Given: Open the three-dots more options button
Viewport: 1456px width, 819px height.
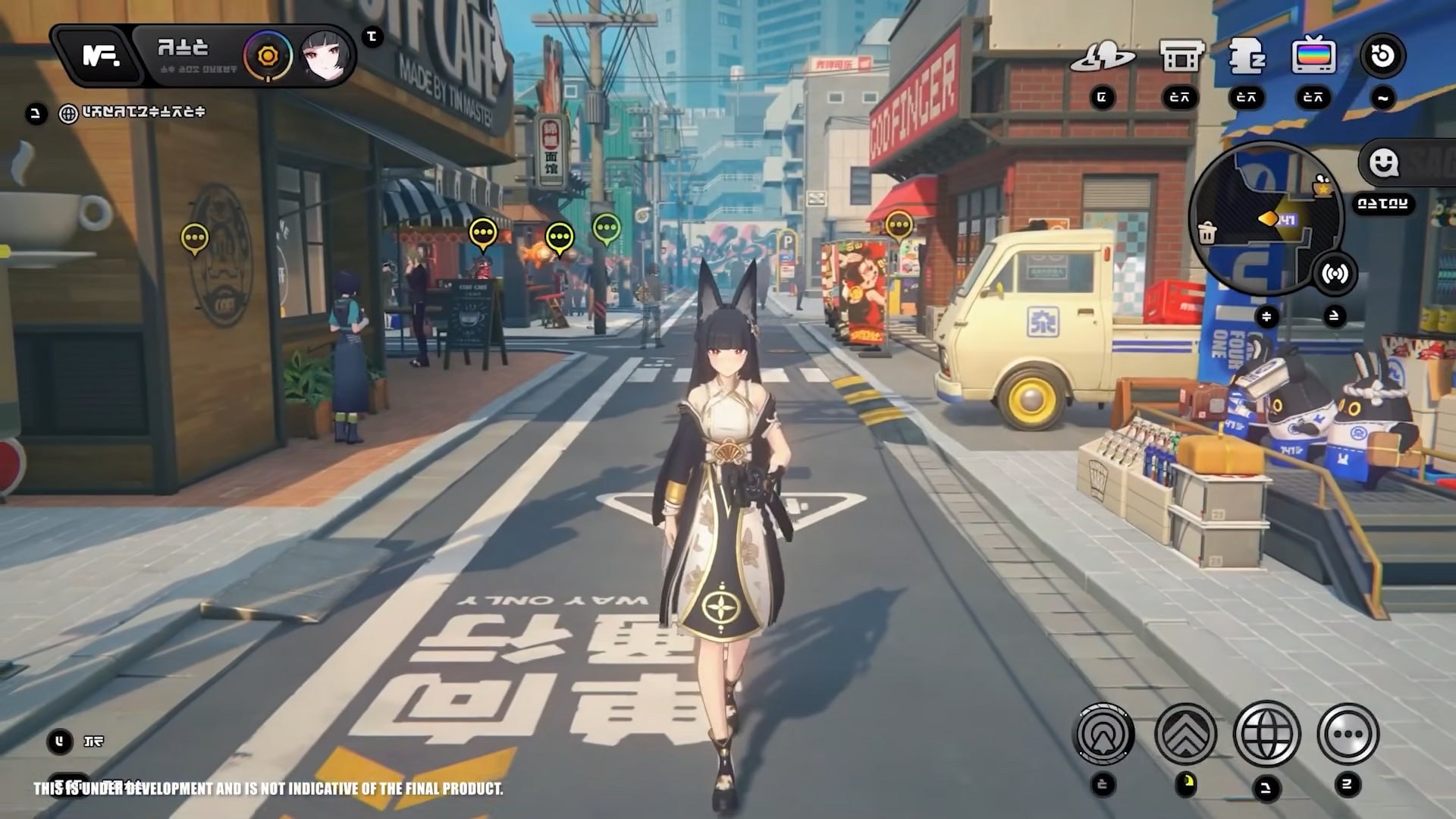Looking at the screenshot, I should [1348, 734].
